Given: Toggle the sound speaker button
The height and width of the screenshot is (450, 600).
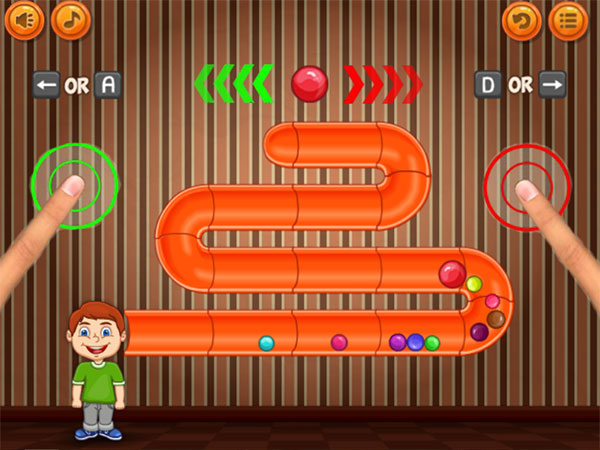Looking at the screenshot, I should pyautogui.click(x=24, y=19).
